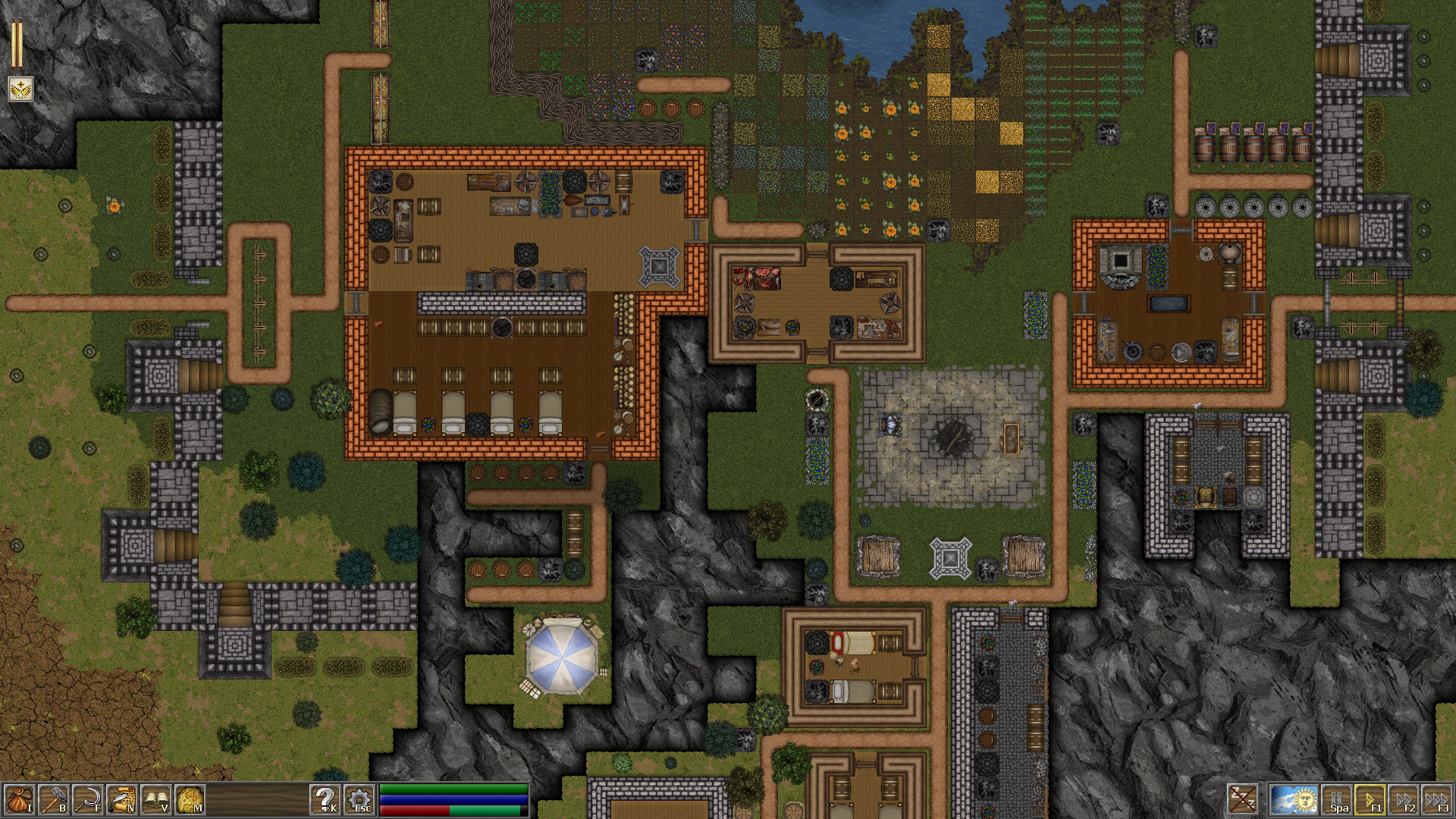Viewport: 1456px width, 819px height.
Task: Collapse the weather display via its chevron
Action: 1292,786
